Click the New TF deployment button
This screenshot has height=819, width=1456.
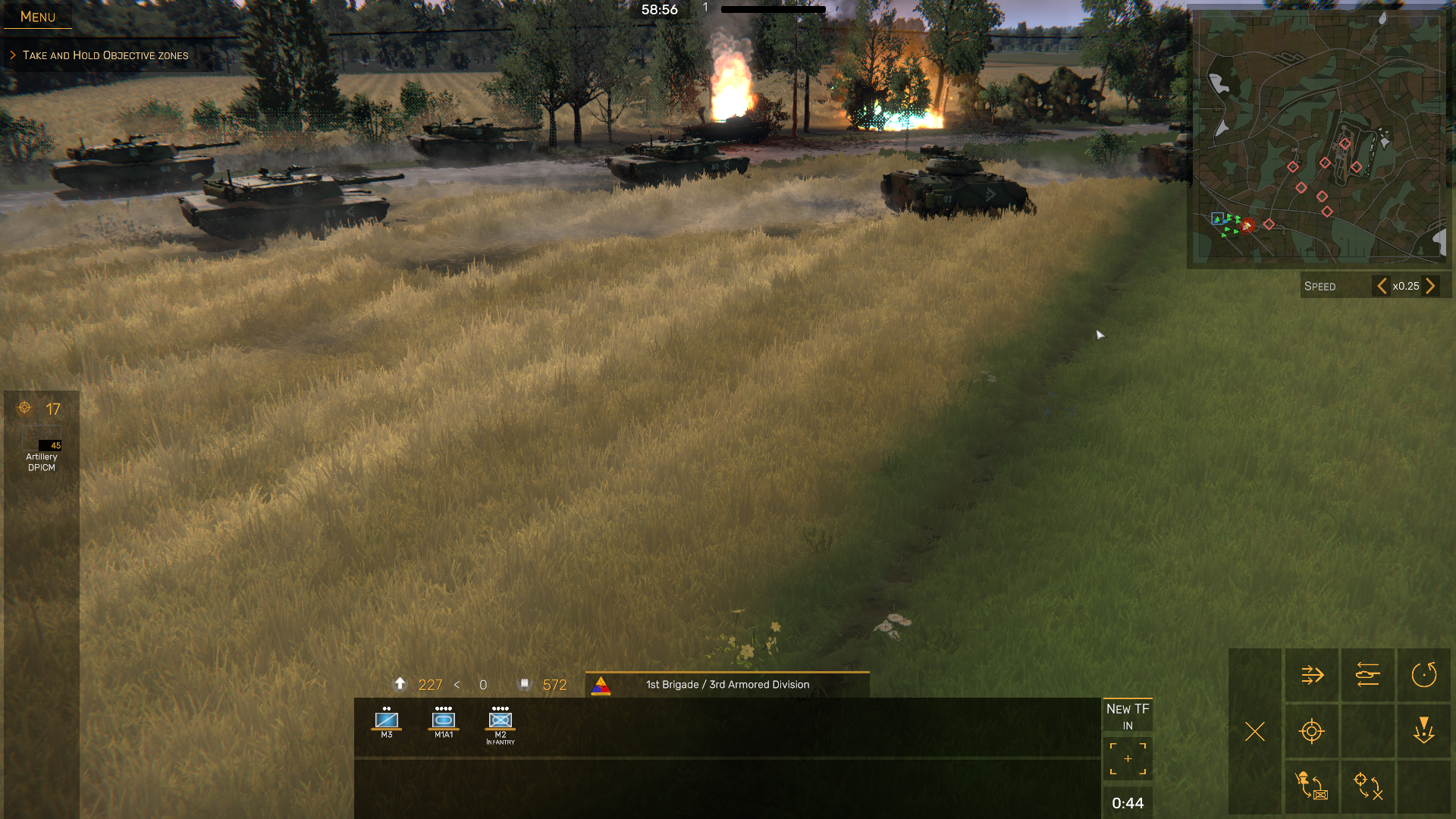(x=1128, y=716)
